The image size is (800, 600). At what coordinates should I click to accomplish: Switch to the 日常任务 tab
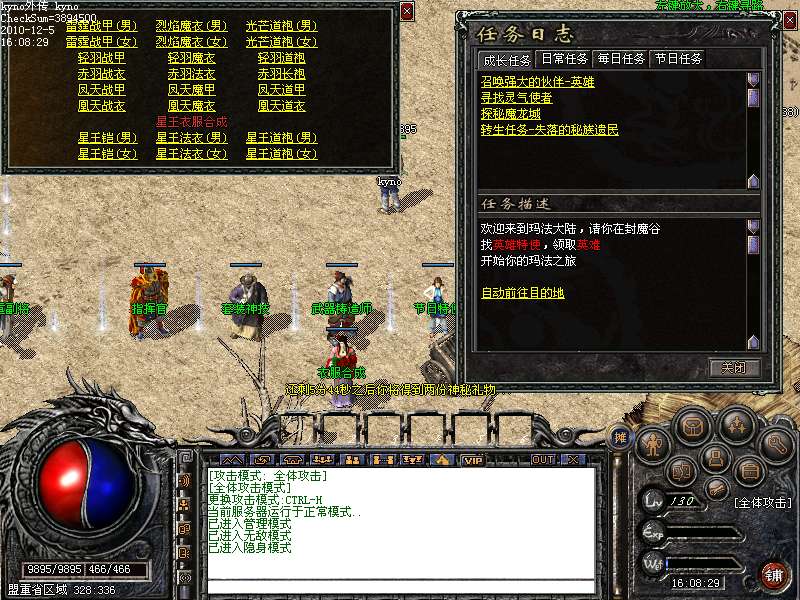563,59
